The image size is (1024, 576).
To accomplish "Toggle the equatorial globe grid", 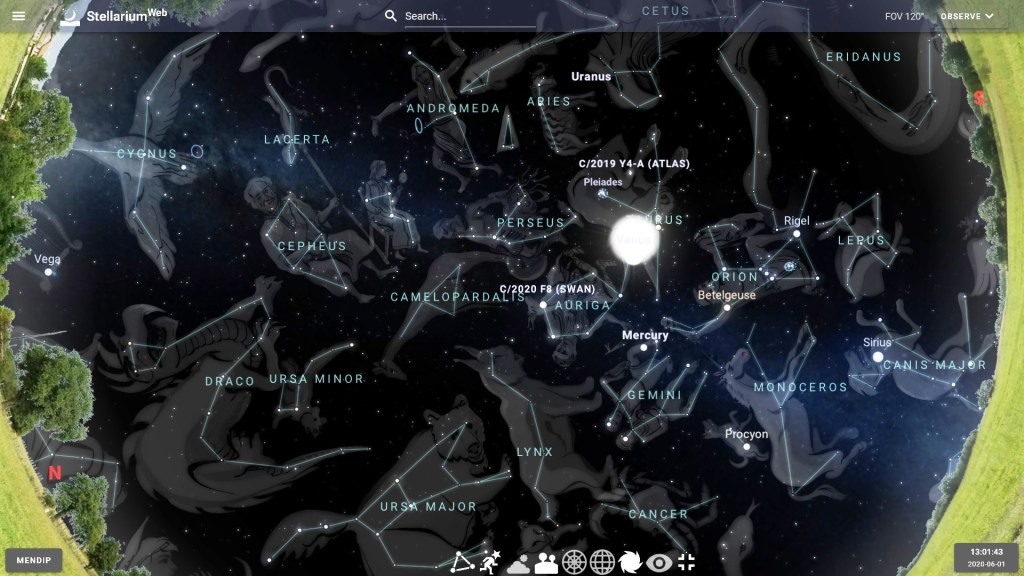I will pos(602,562).
